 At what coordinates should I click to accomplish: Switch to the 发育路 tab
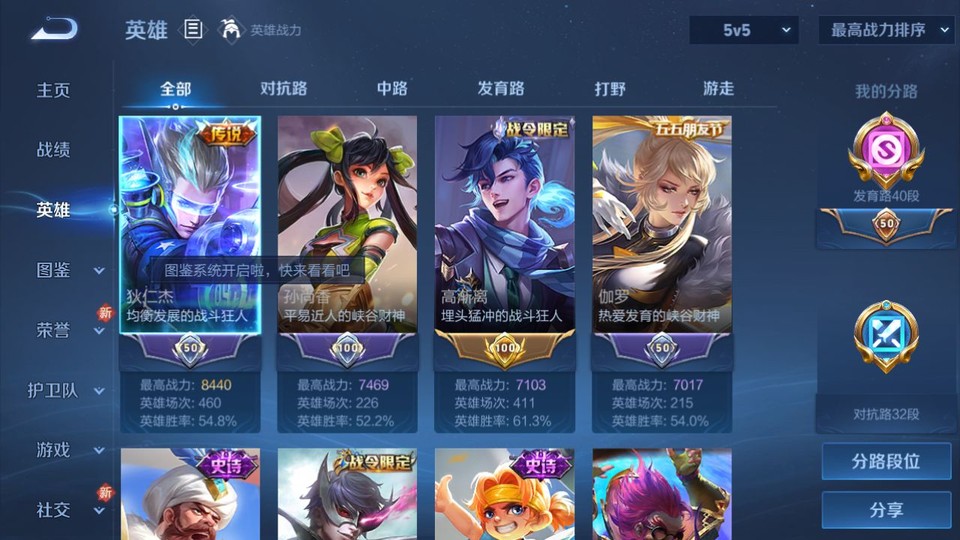(501, 89)
